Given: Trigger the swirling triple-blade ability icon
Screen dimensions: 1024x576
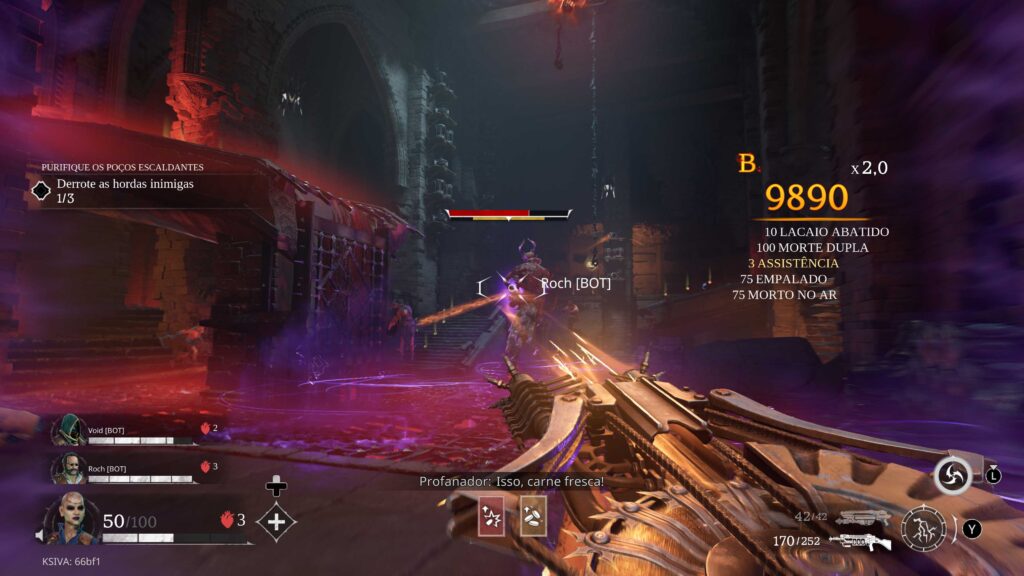Looking at the screenshot, I should pos(952,476).
